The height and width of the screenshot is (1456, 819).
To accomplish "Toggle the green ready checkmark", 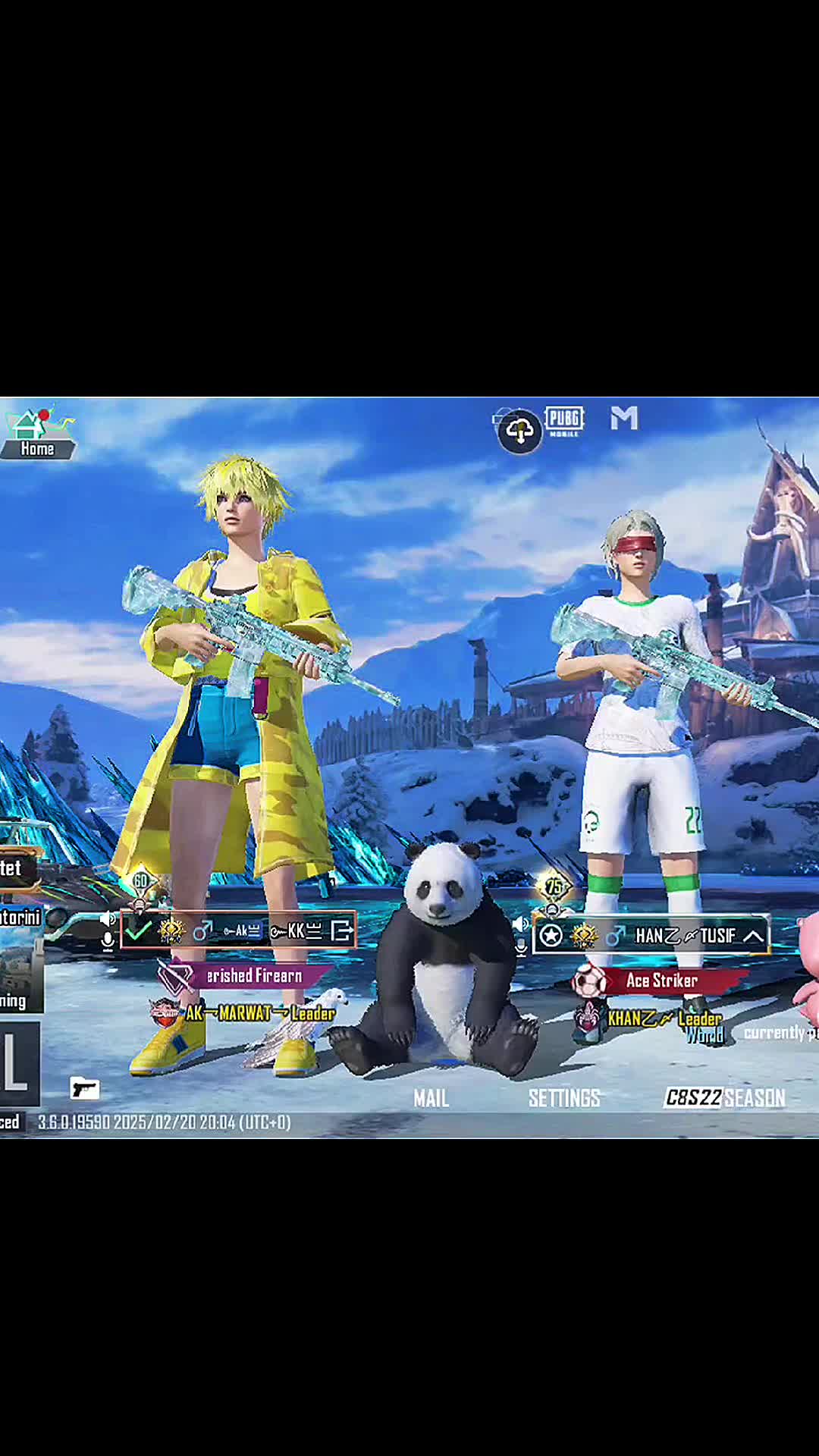I will (x=138, y=930).
